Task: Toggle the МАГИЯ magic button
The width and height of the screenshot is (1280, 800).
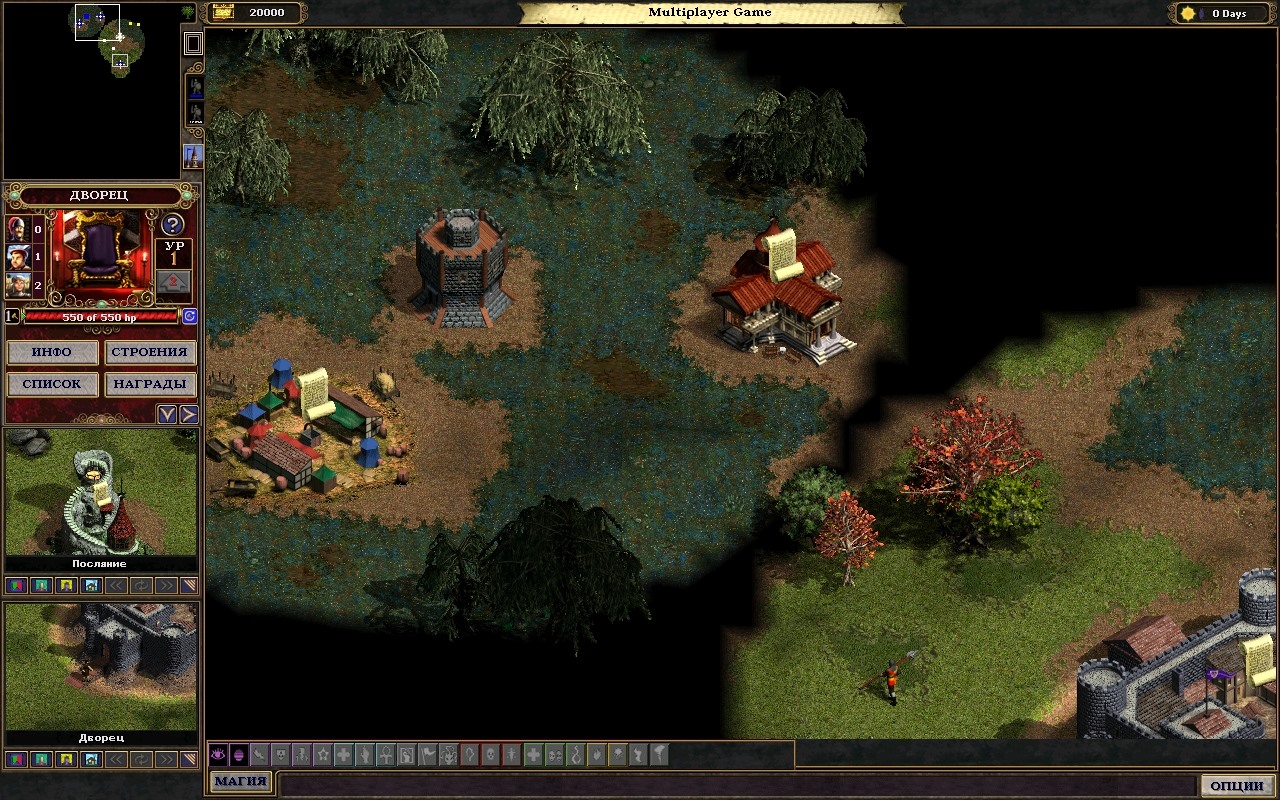Action: tap(240, 782)
